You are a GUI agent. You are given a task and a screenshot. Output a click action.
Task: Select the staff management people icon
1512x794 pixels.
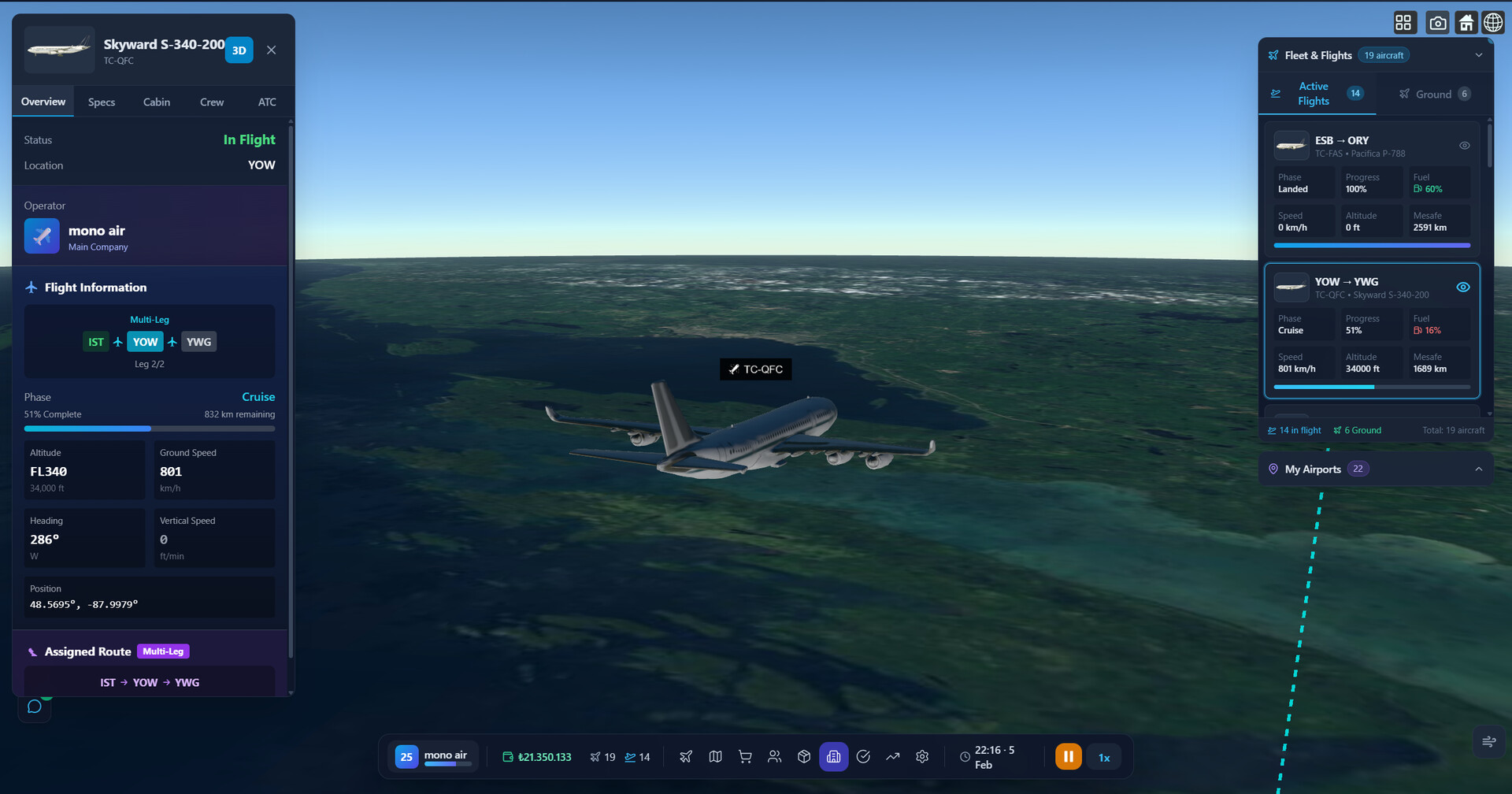pos(774,756)
